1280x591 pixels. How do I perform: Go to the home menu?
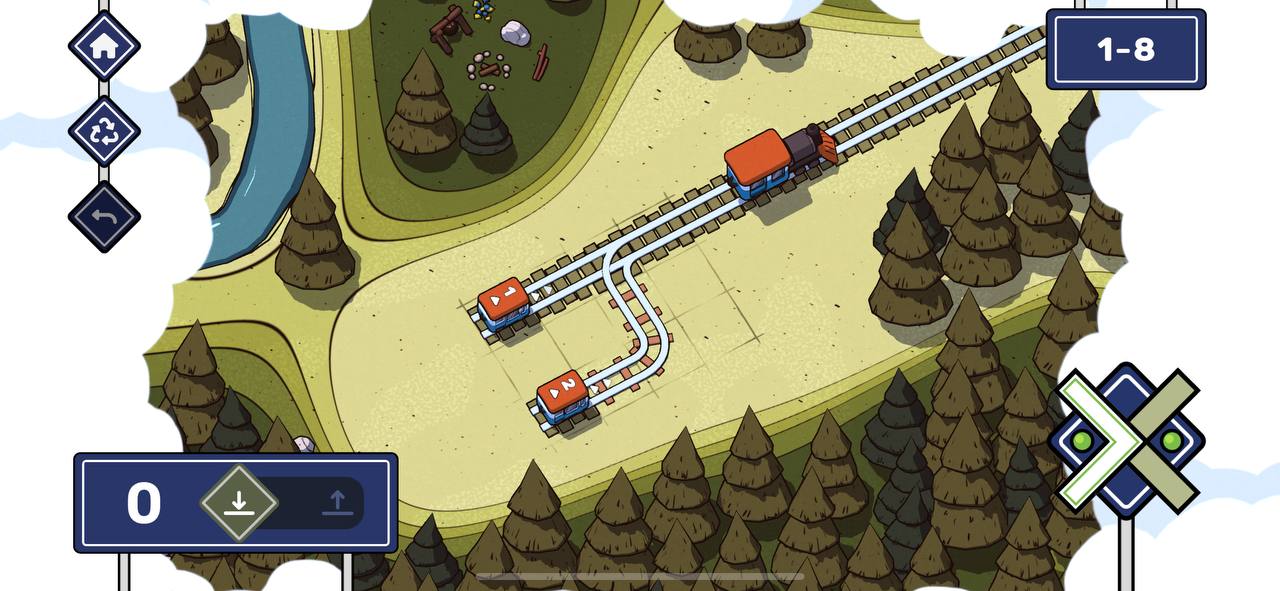(104, 46)
